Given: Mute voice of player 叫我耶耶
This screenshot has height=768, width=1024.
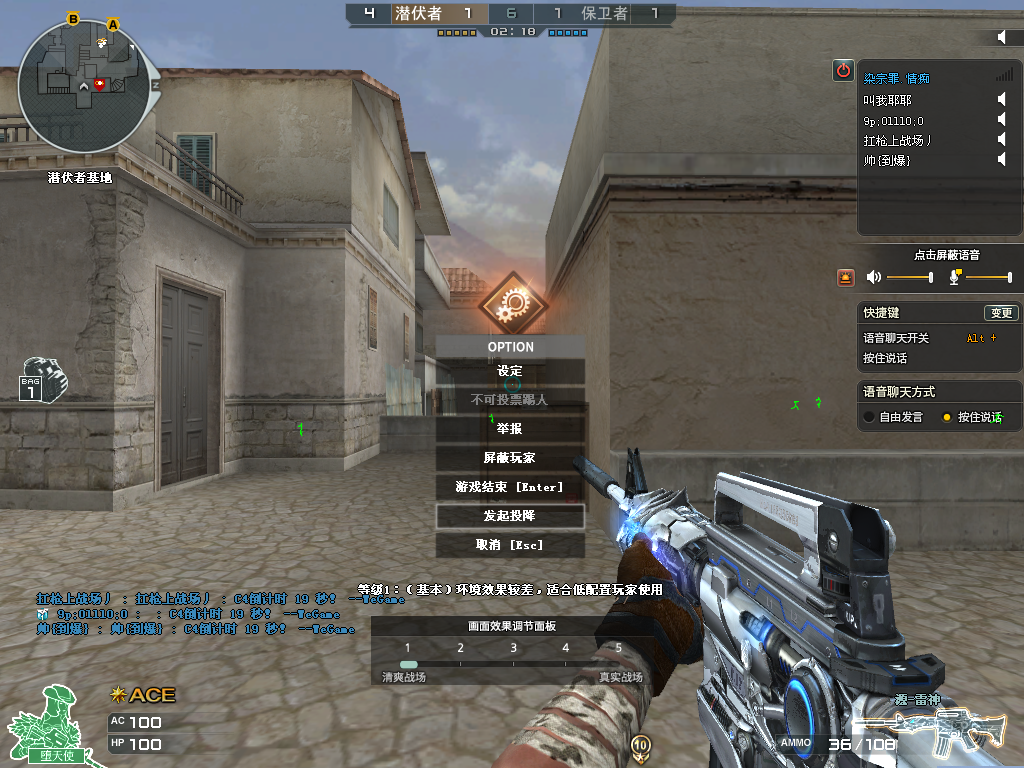Looking at the screenshot, I should 1001,99.
